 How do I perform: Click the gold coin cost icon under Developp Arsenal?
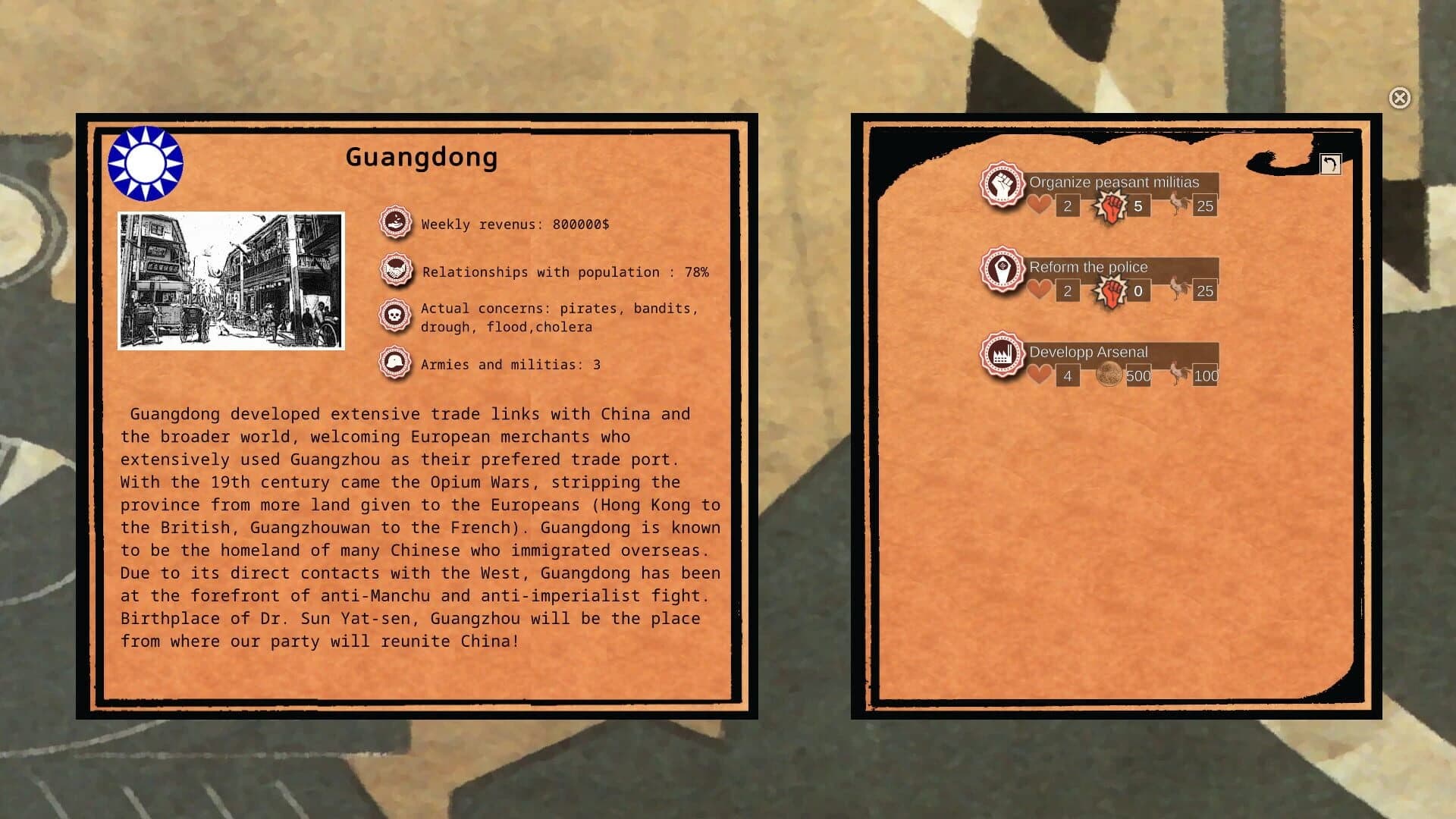(x=1112, y=375)
